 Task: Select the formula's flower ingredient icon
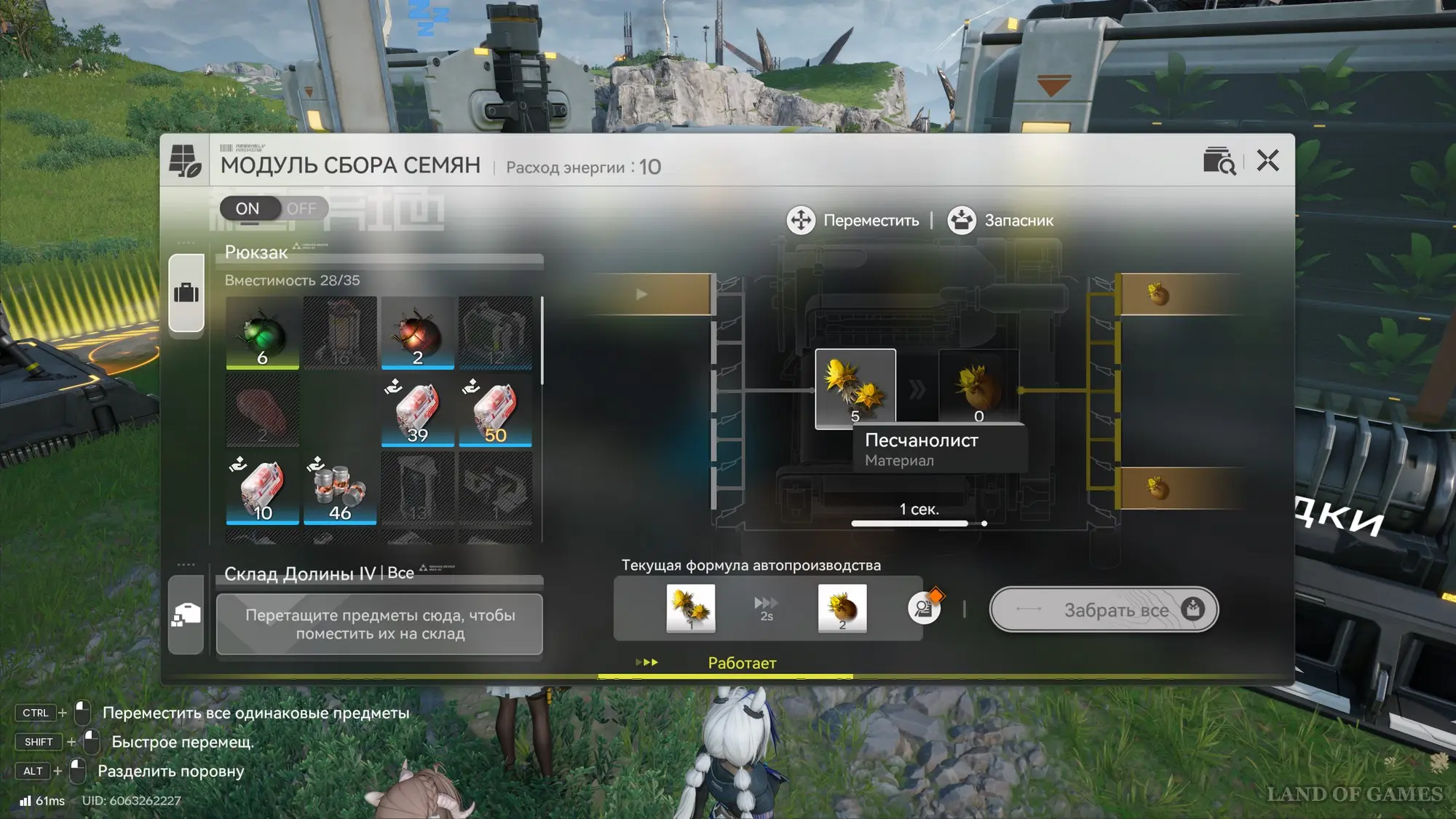690,608
